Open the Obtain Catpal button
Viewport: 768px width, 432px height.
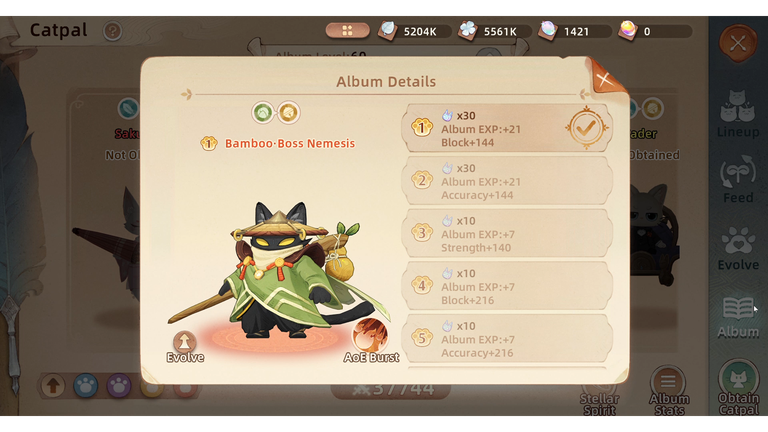tap(738, 390)
